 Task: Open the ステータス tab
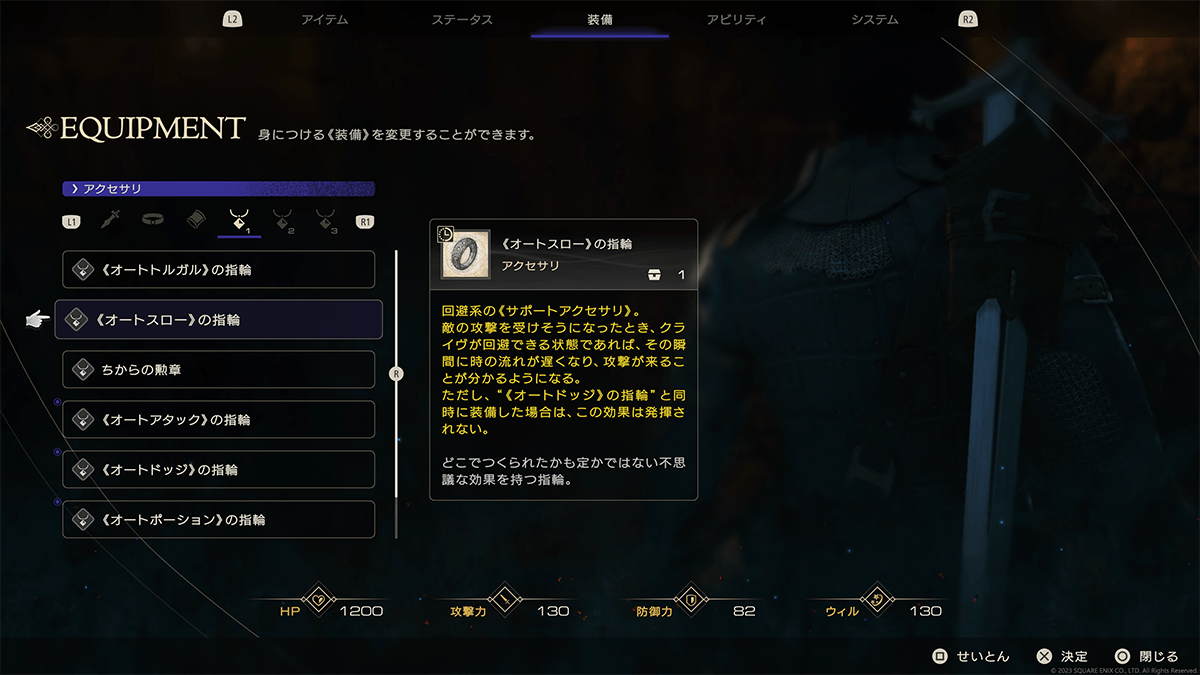(462, 20)
